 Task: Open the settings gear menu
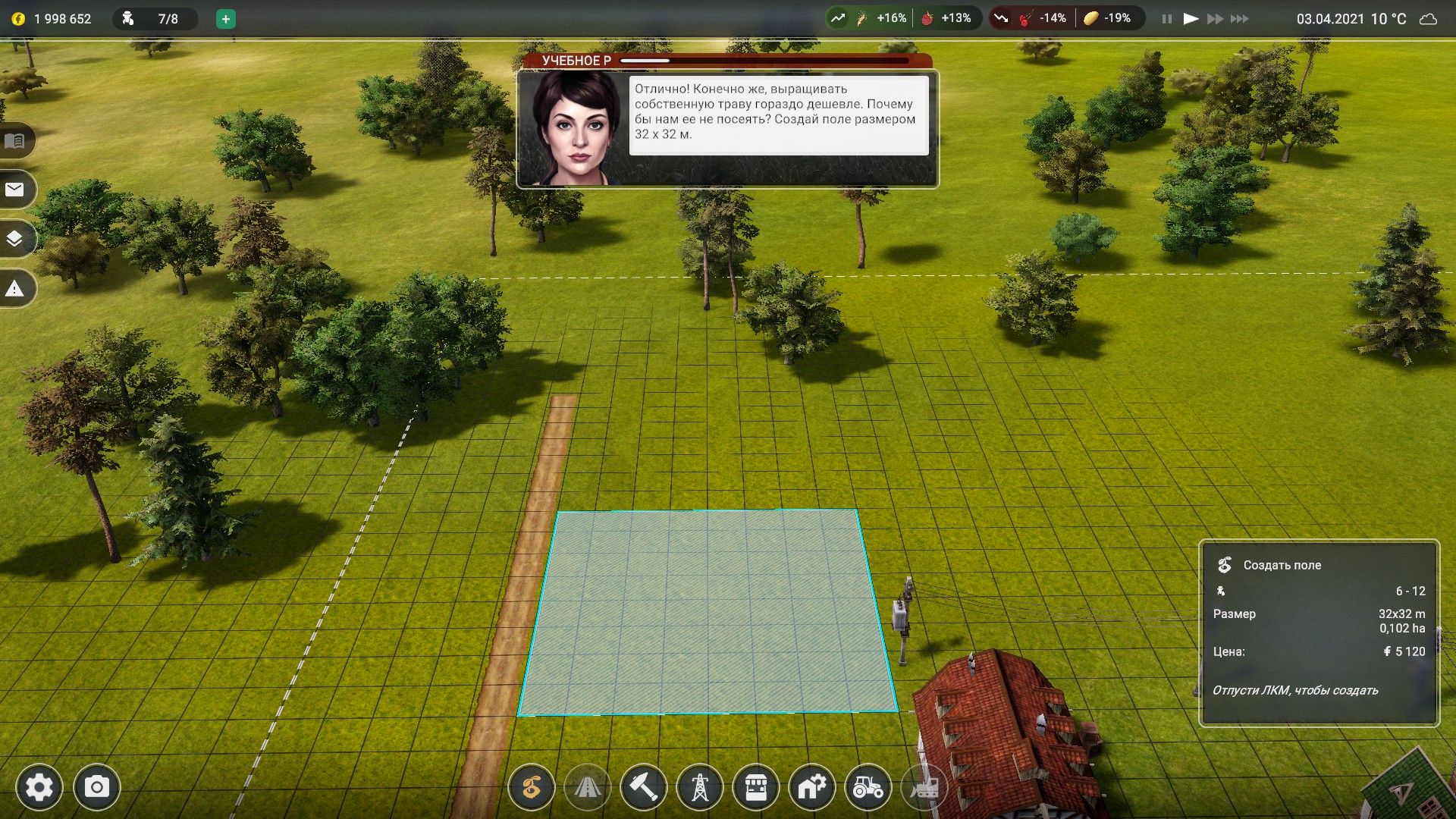coord(39,788)
